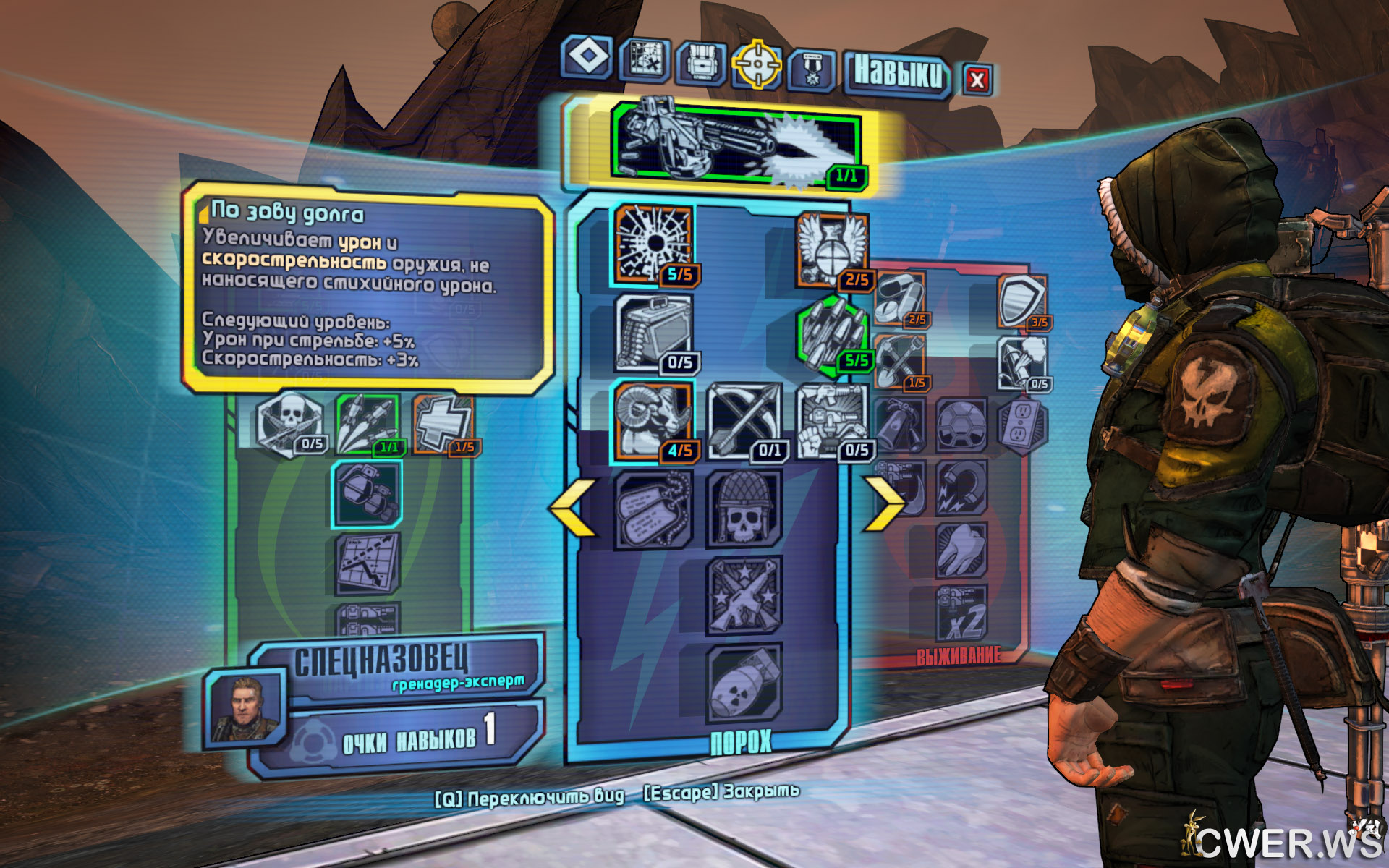
Task: Select the helmeted skull skill
Action: 744,509
